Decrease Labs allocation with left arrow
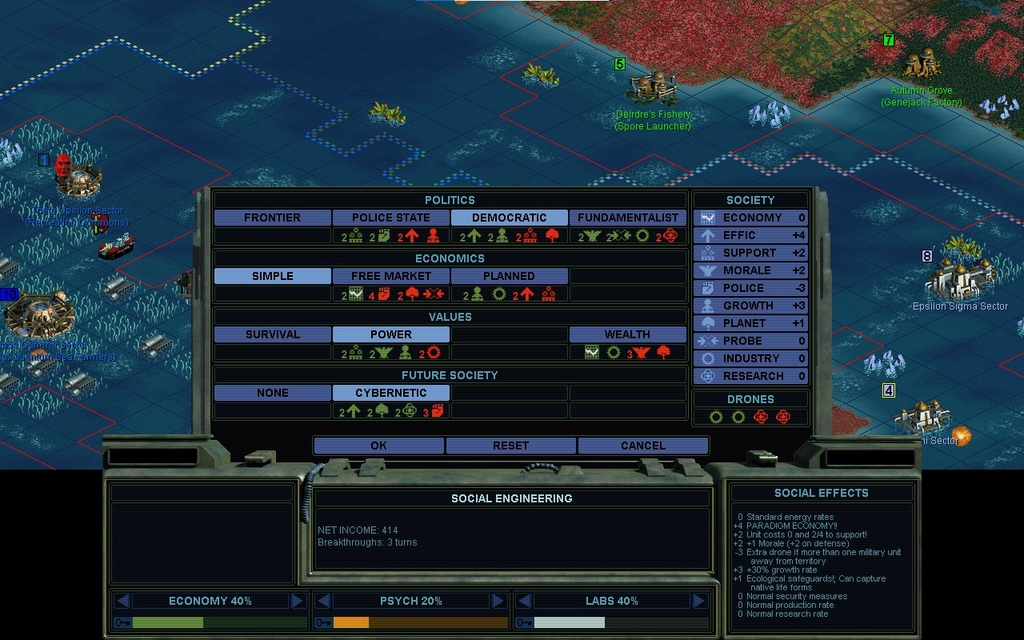The image size is (1024, 640). pos(524,601)
